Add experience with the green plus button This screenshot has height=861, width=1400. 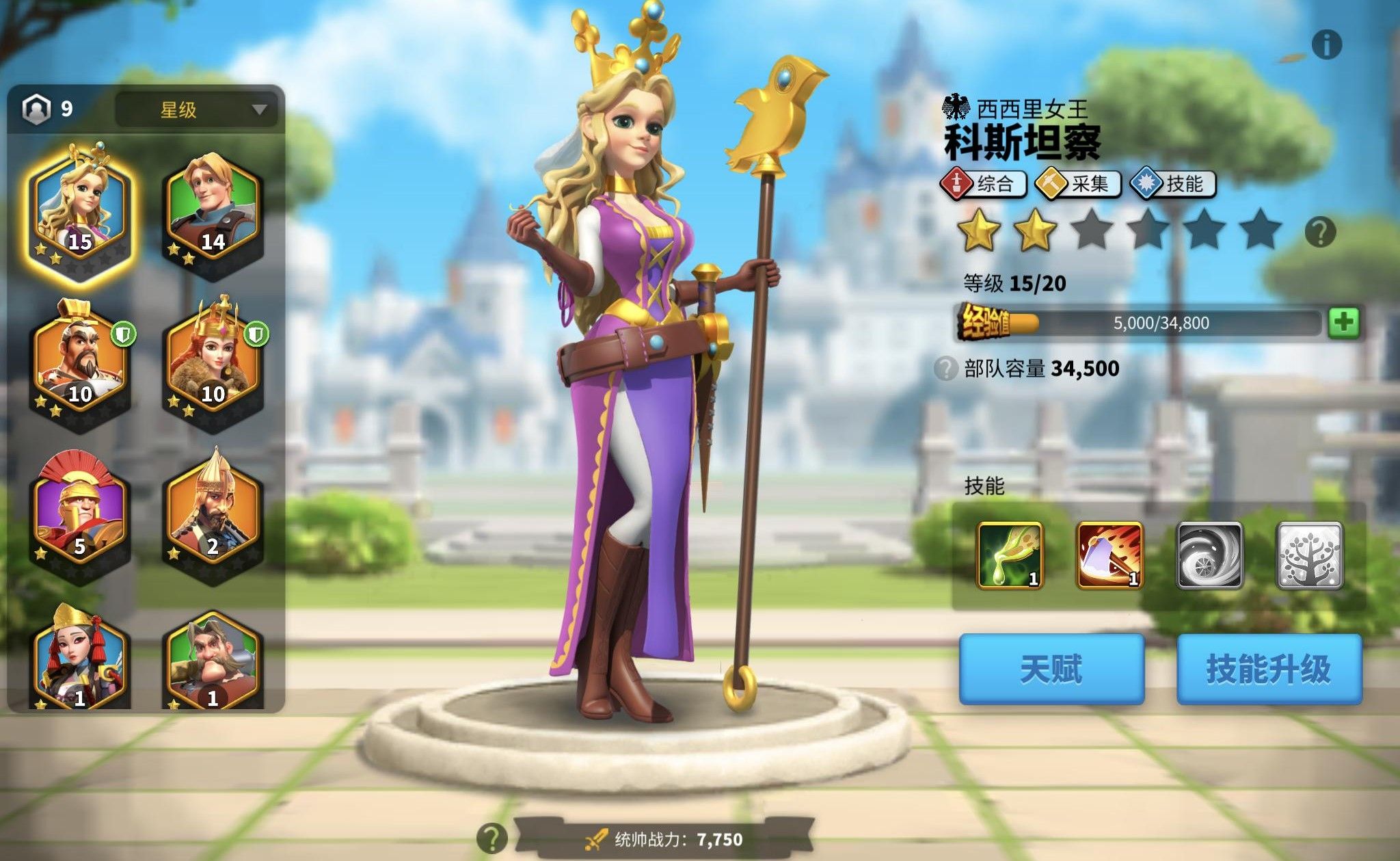point(1343,322)
